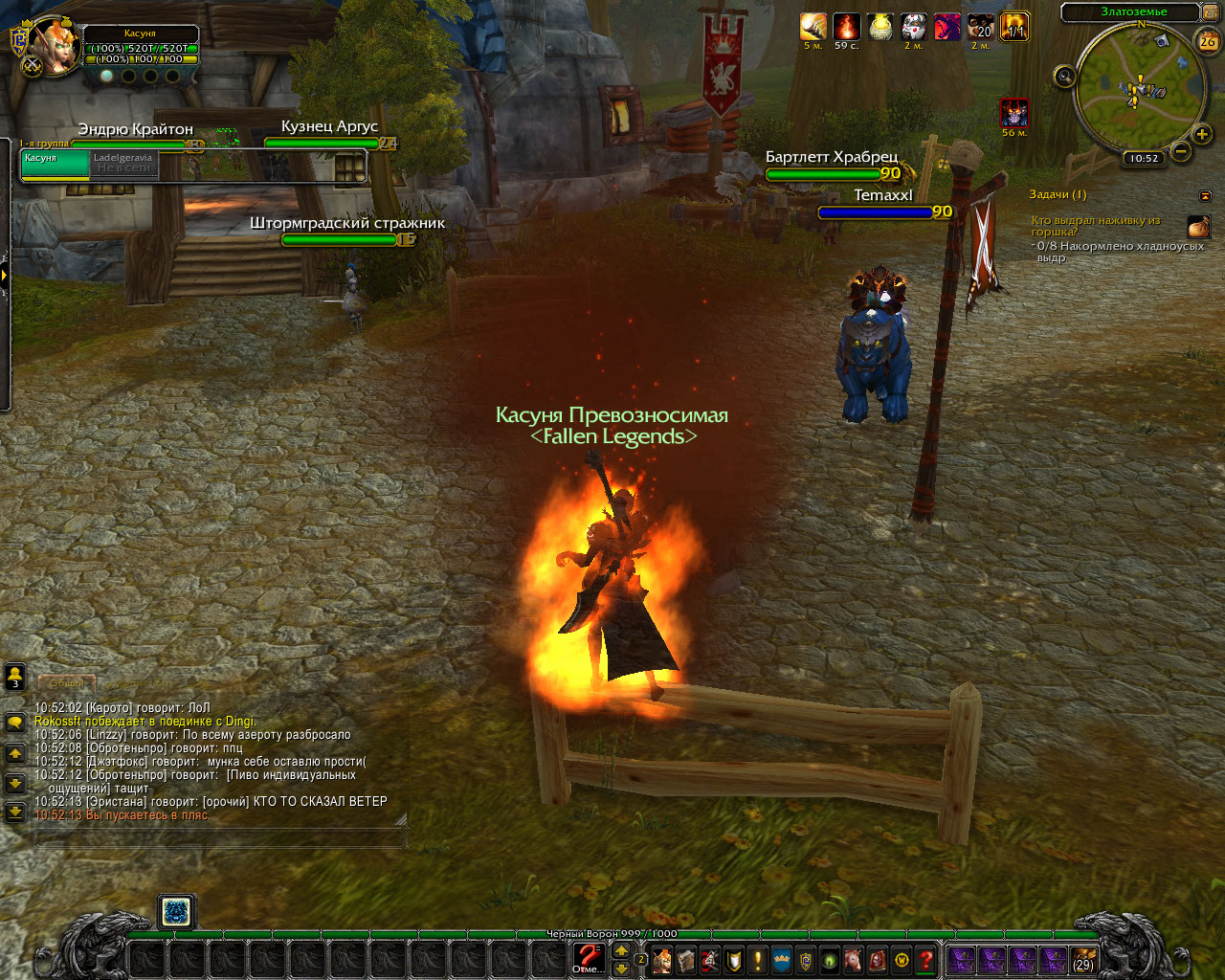
Task: Open the character info micro button
Action: click(x=662, y=959)
